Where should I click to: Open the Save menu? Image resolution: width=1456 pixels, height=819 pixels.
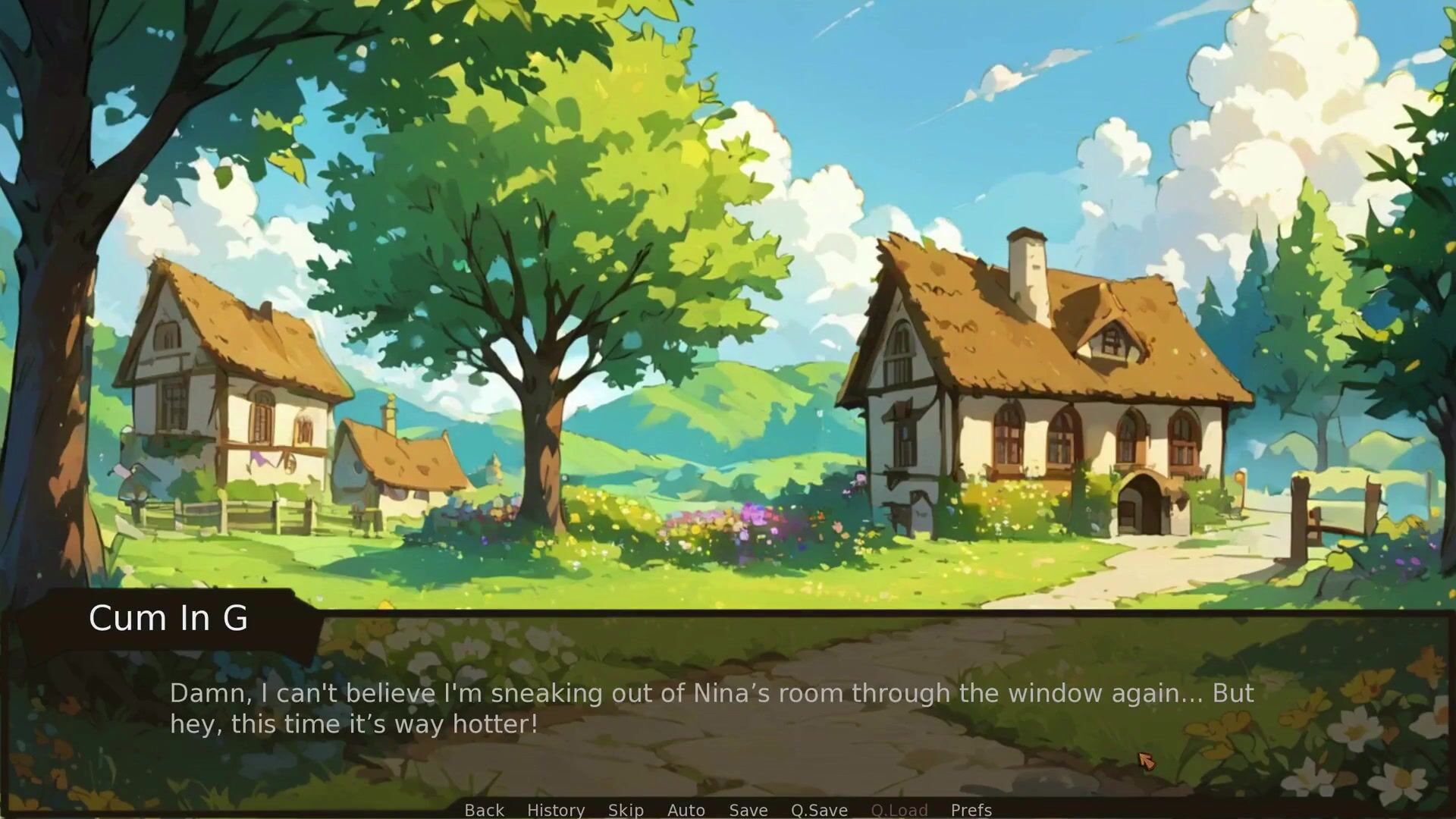click(748, 810)
